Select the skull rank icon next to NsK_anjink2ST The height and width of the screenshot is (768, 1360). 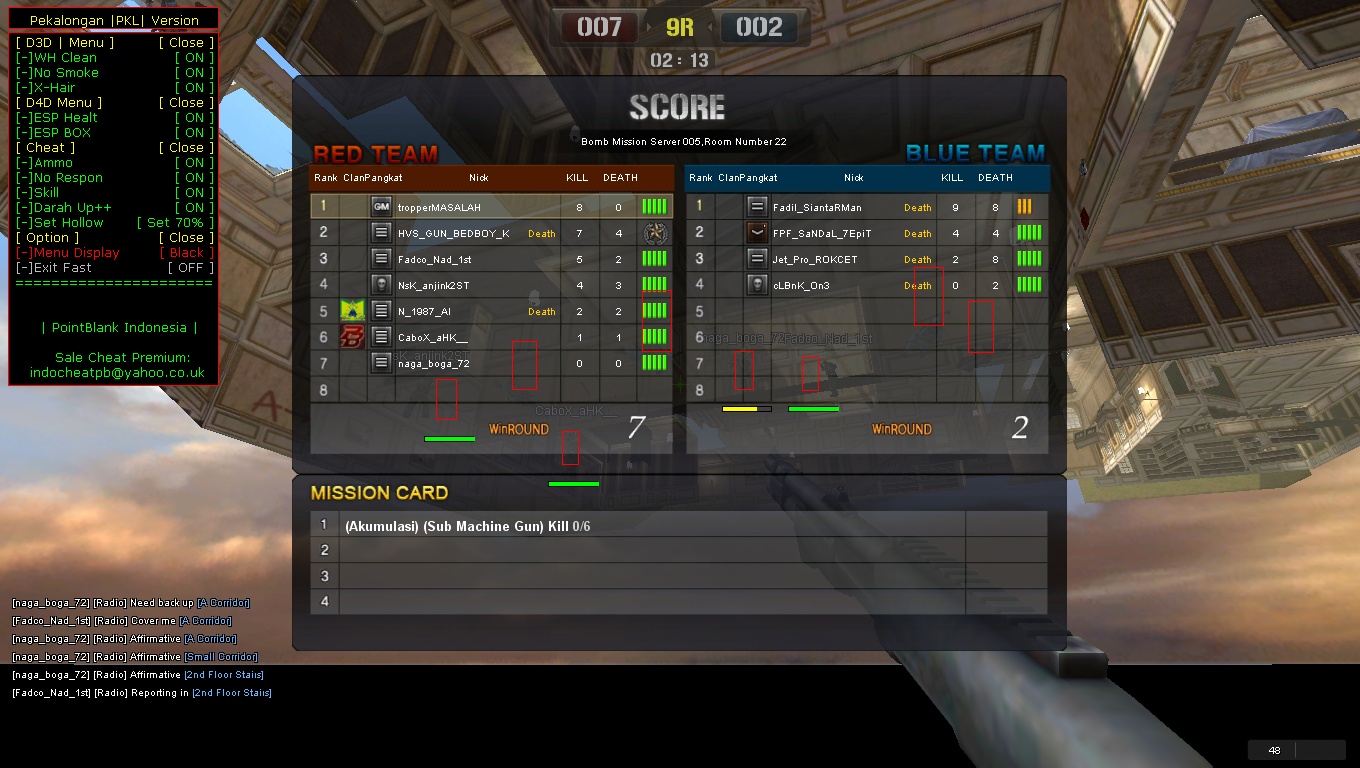pos(382,285)
